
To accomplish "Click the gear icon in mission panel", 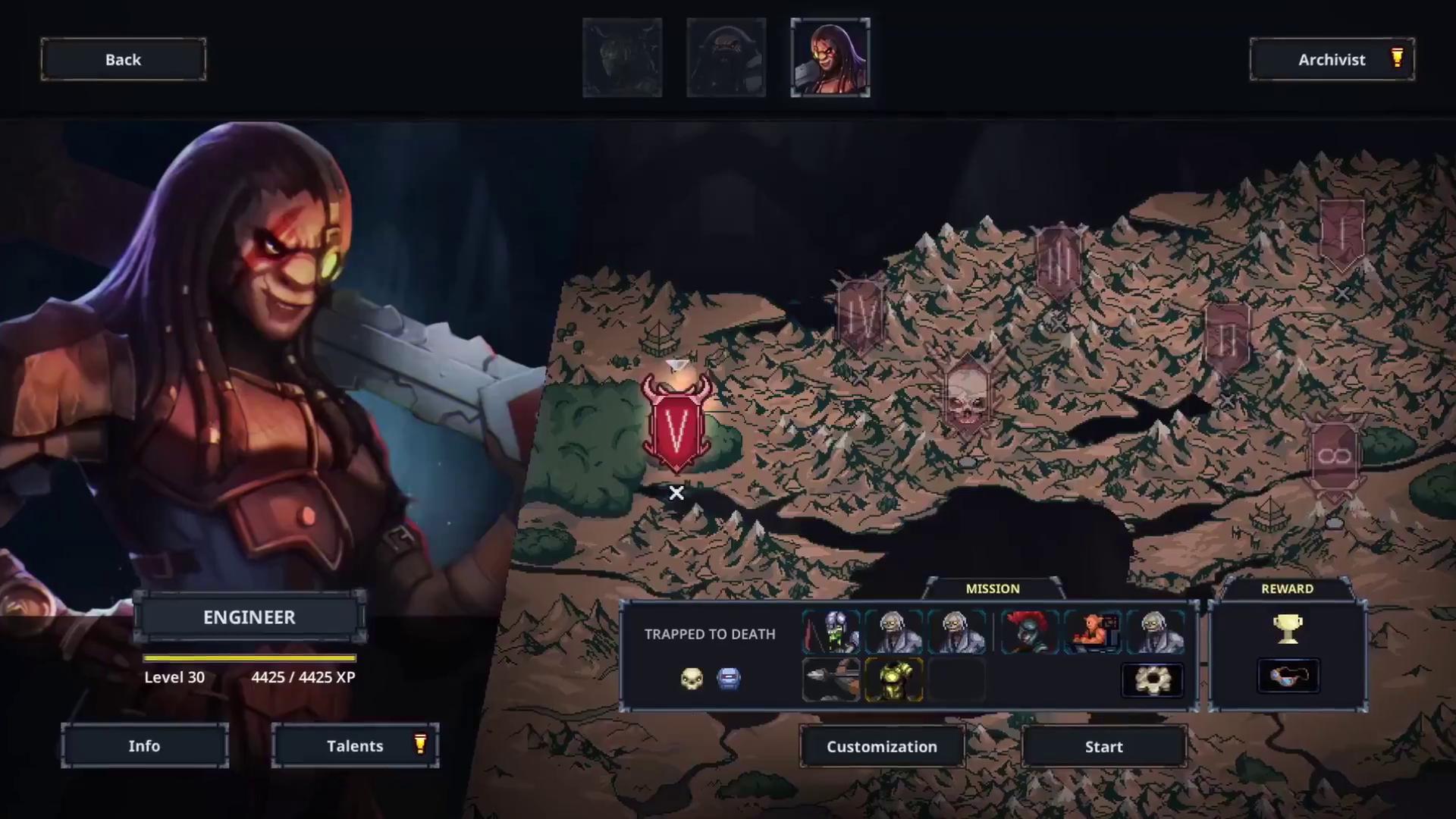I will 1151,679.
